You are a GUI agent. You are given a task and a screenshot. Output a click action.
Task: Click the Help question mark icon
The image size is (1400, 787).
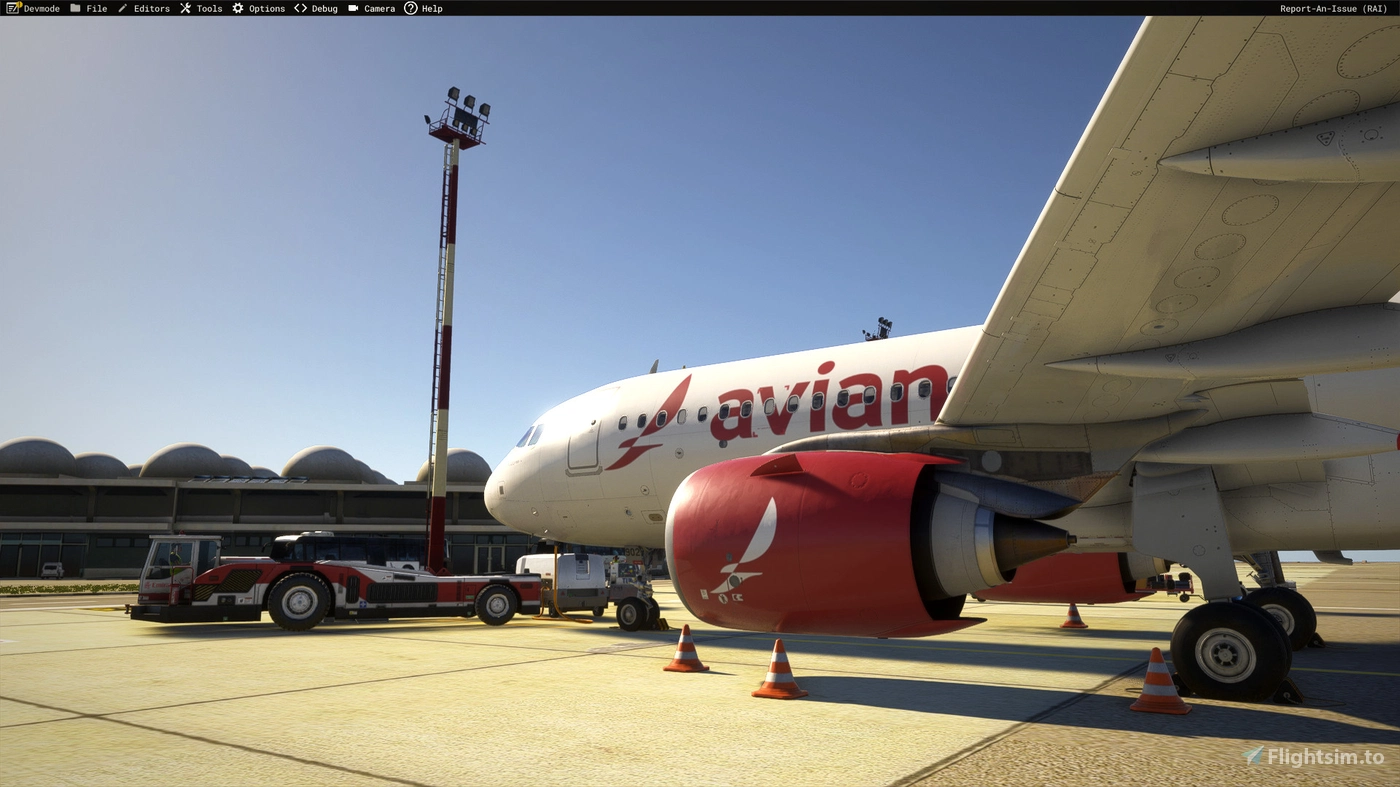(x=409, y=8)
